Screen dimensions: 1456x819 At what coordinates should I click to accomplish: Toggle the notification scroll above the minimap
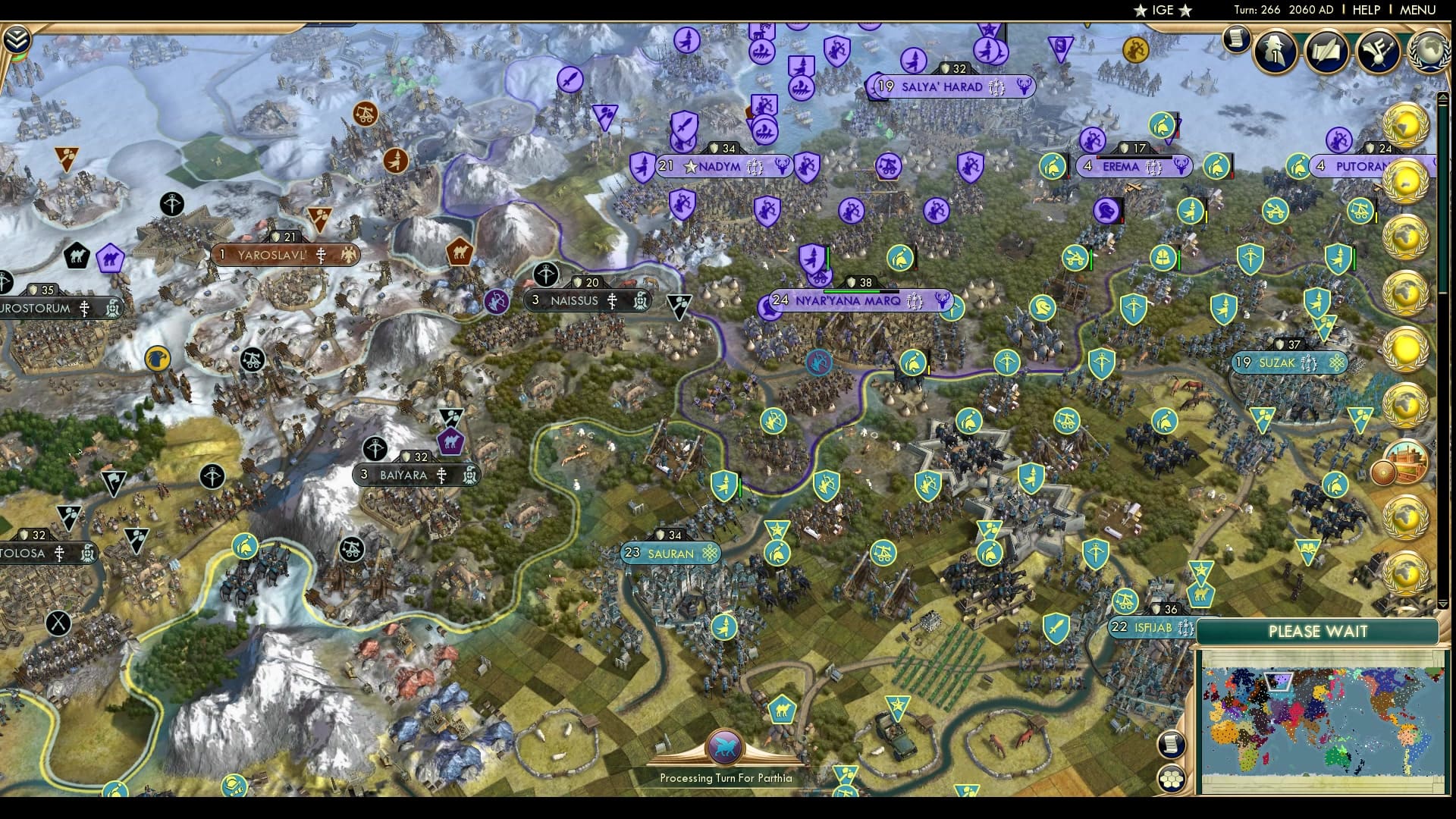point(1171,744)
